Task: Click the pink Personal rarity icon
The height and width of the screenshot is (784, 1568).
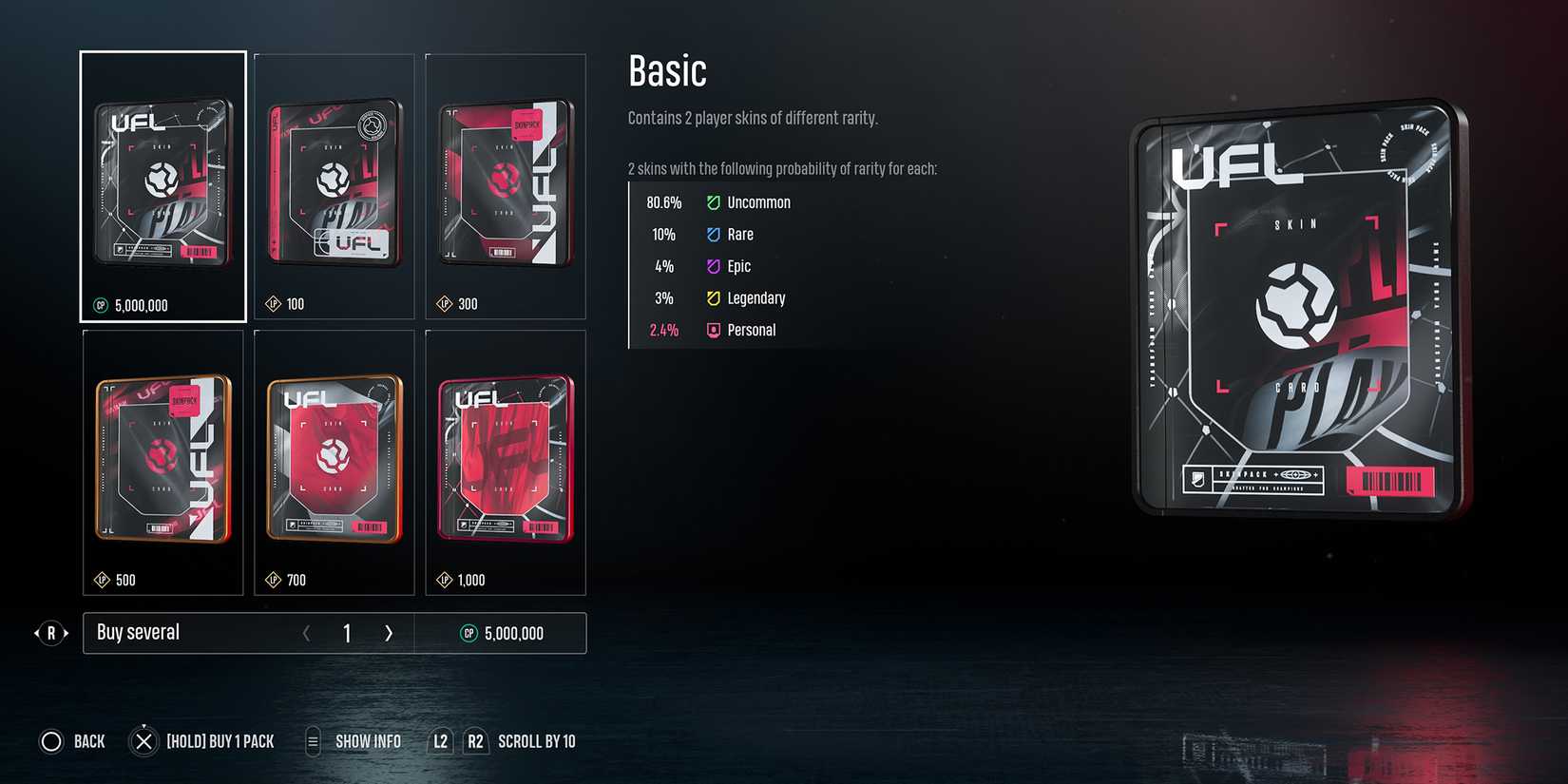Action: click(713, 330)
